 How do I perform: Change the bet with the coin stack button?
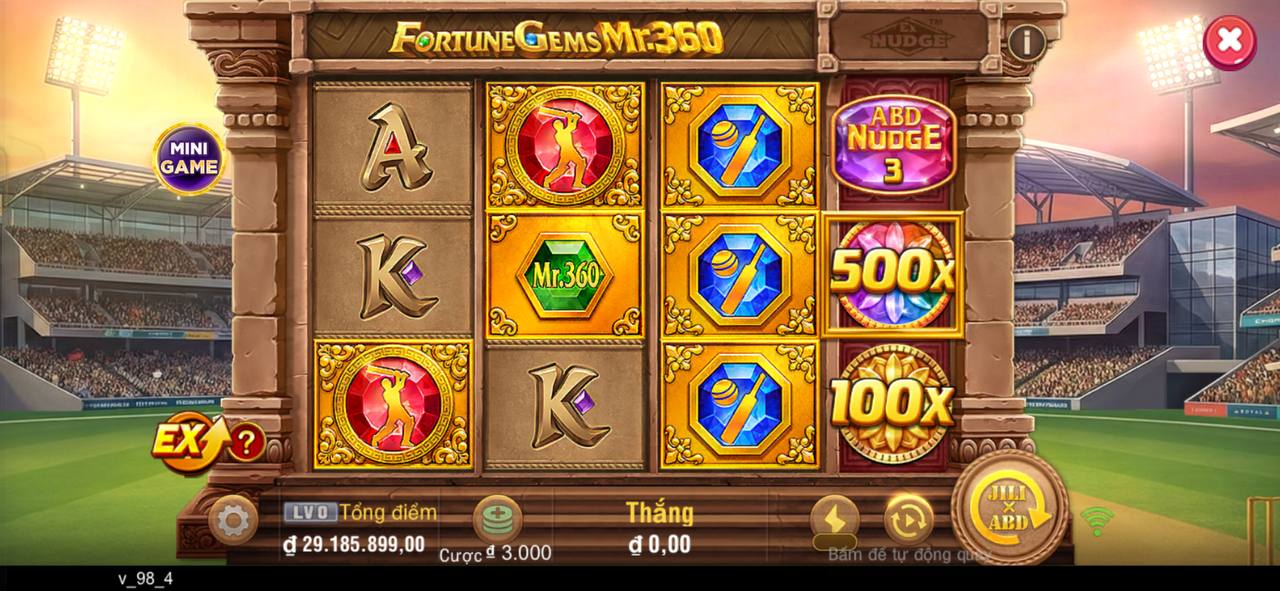497,518
